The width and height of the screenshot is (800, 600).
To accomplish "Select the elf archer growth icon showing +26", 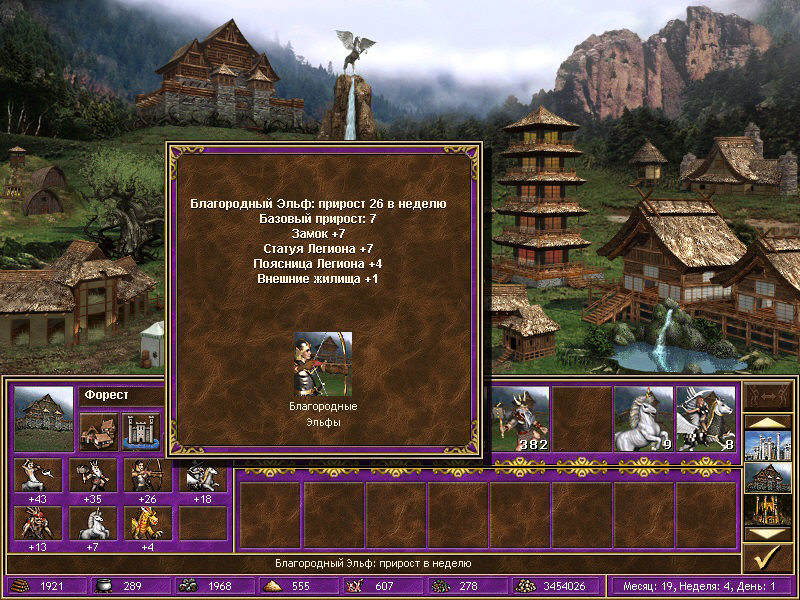I will pos(148,474).
